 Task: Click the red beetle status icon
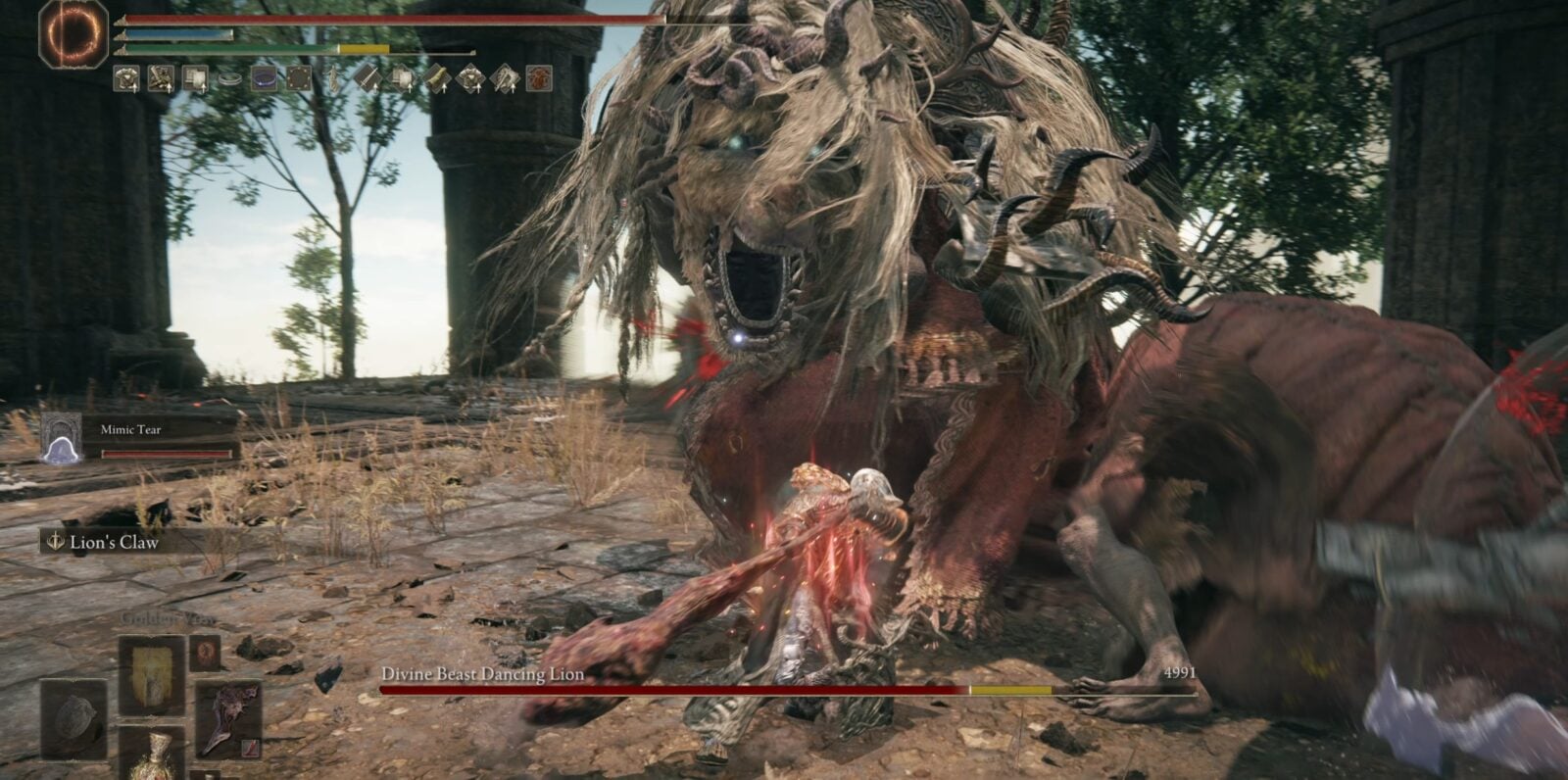[x=539, y=78]
